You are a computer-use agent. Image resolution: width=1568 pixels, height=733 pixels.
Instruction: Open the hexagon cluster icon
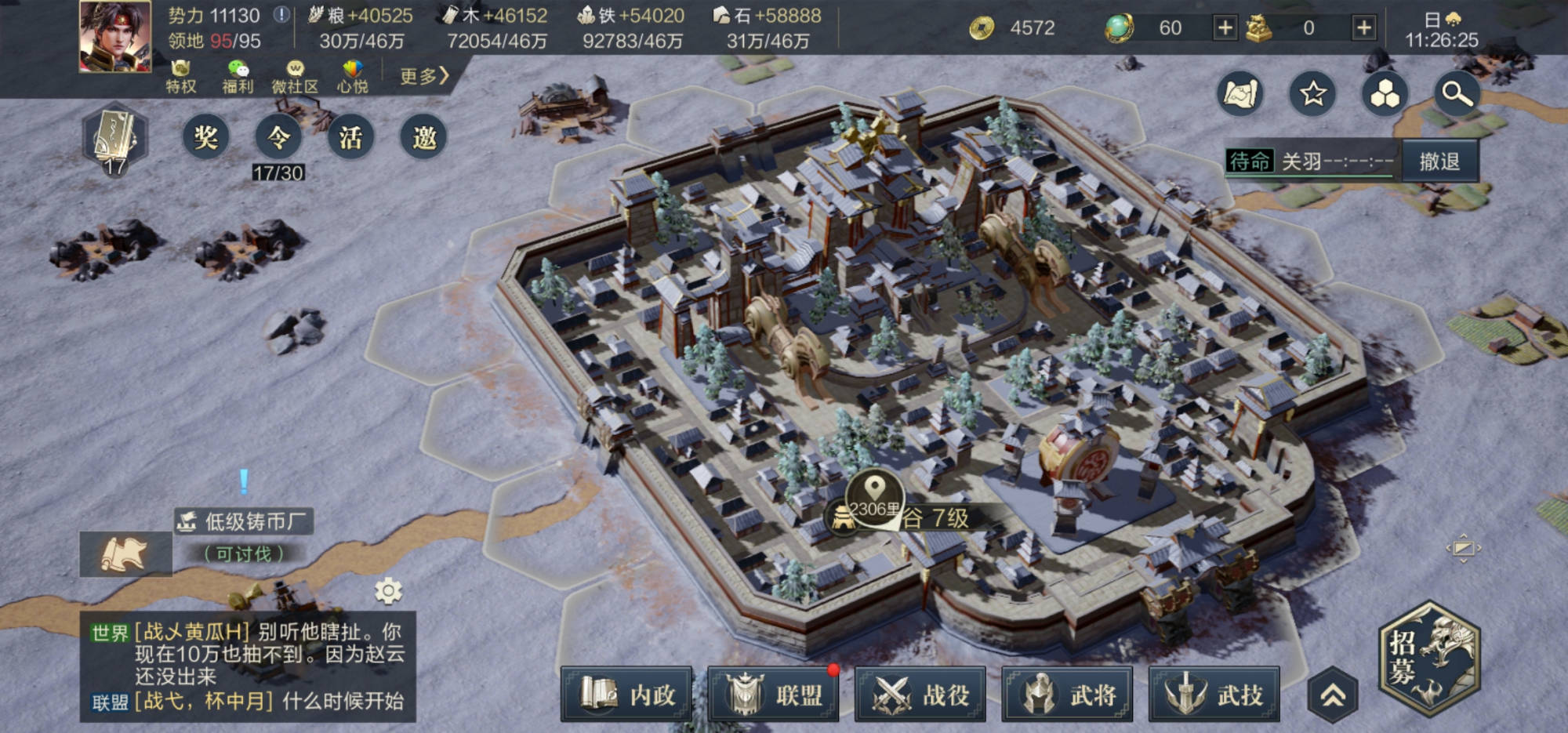pyautogui.click(x=1385, y=94)
